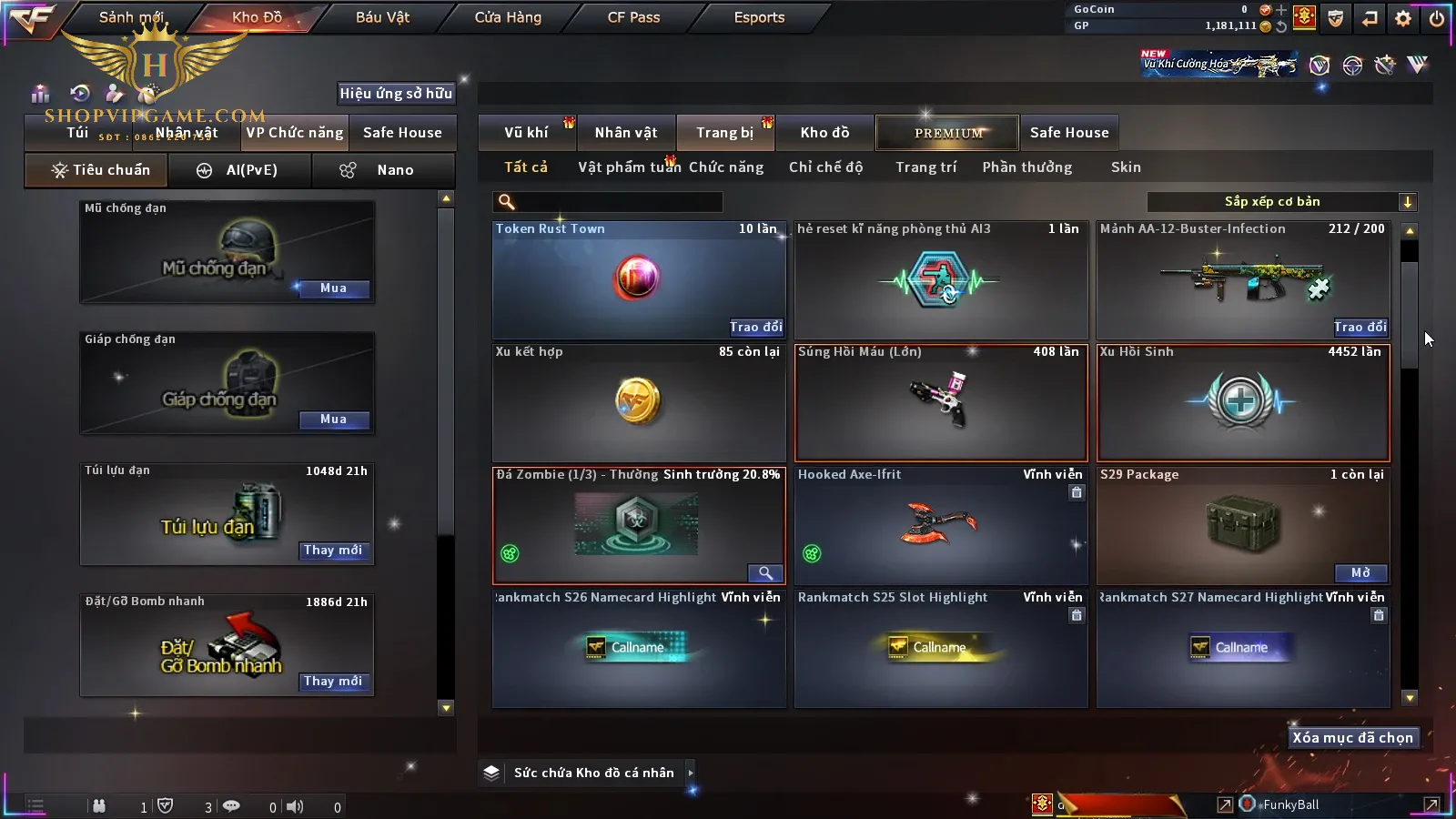This screenshot has width=1456, height=819.
Task: Open the Sắp xếp cơ bản sort dropdown
Action: coord(1281,202)
